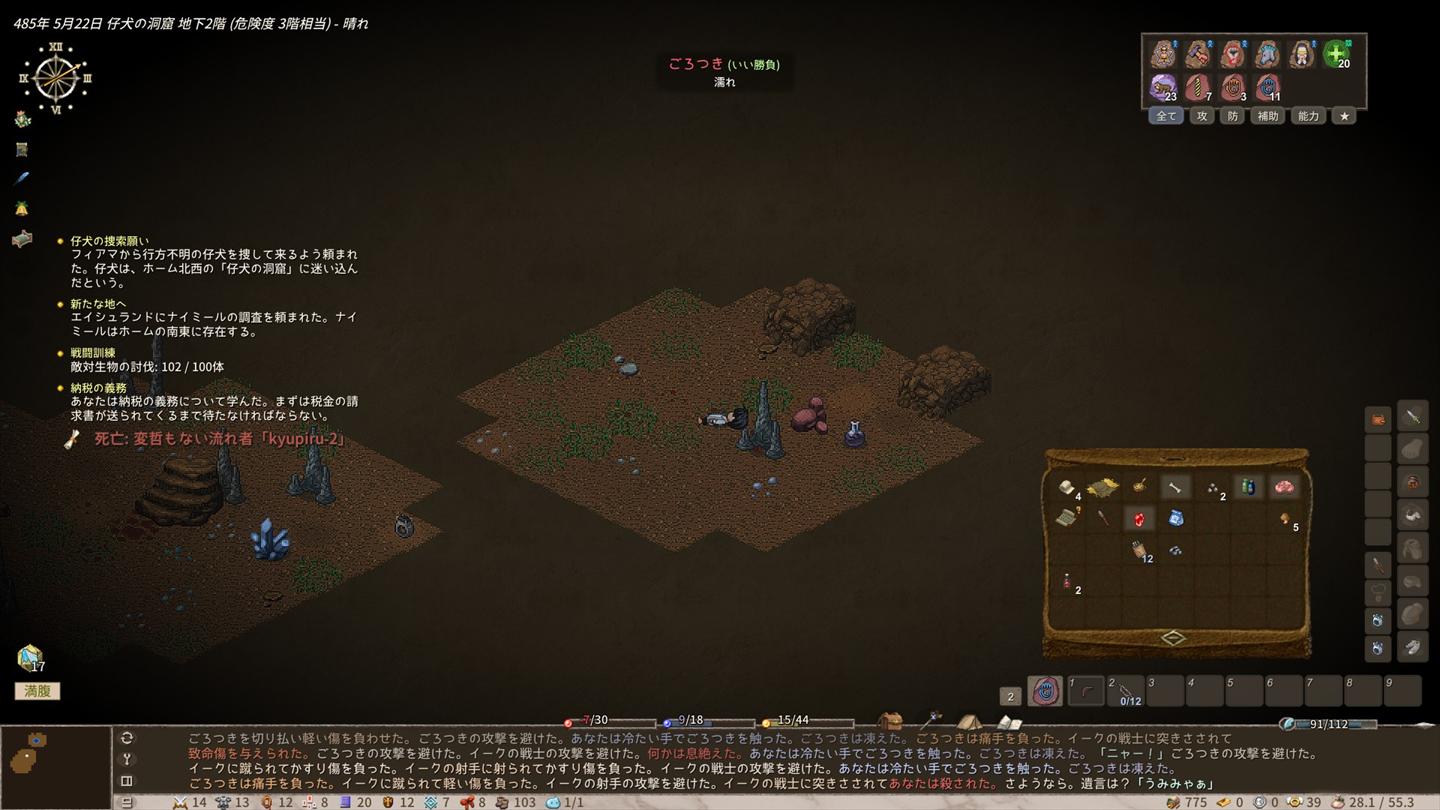The width and height of the screenshot is (1440, 810).
Task: Activate the green cross healing ability
Action: tap(1335, 54)
